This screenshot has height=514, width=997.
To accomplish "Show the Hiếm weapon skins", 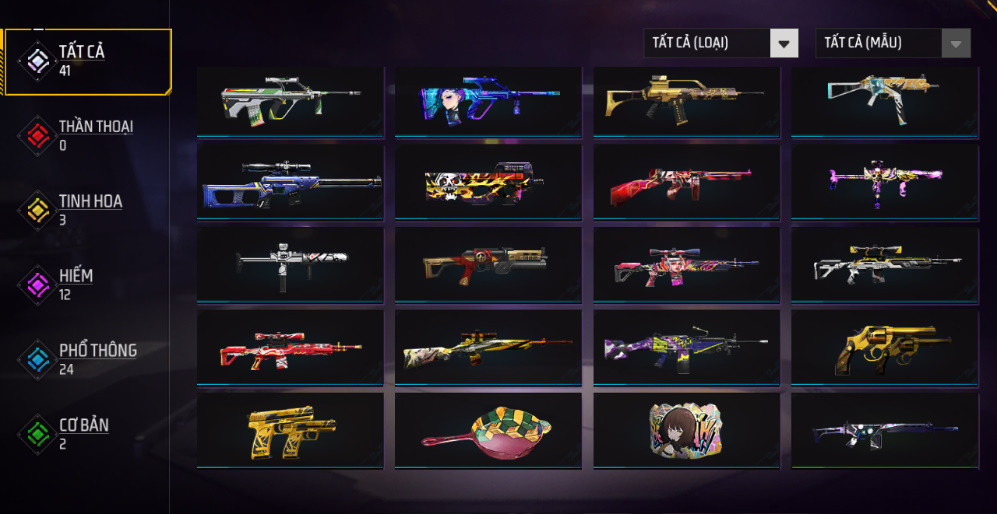I will [x=87, y=283].
